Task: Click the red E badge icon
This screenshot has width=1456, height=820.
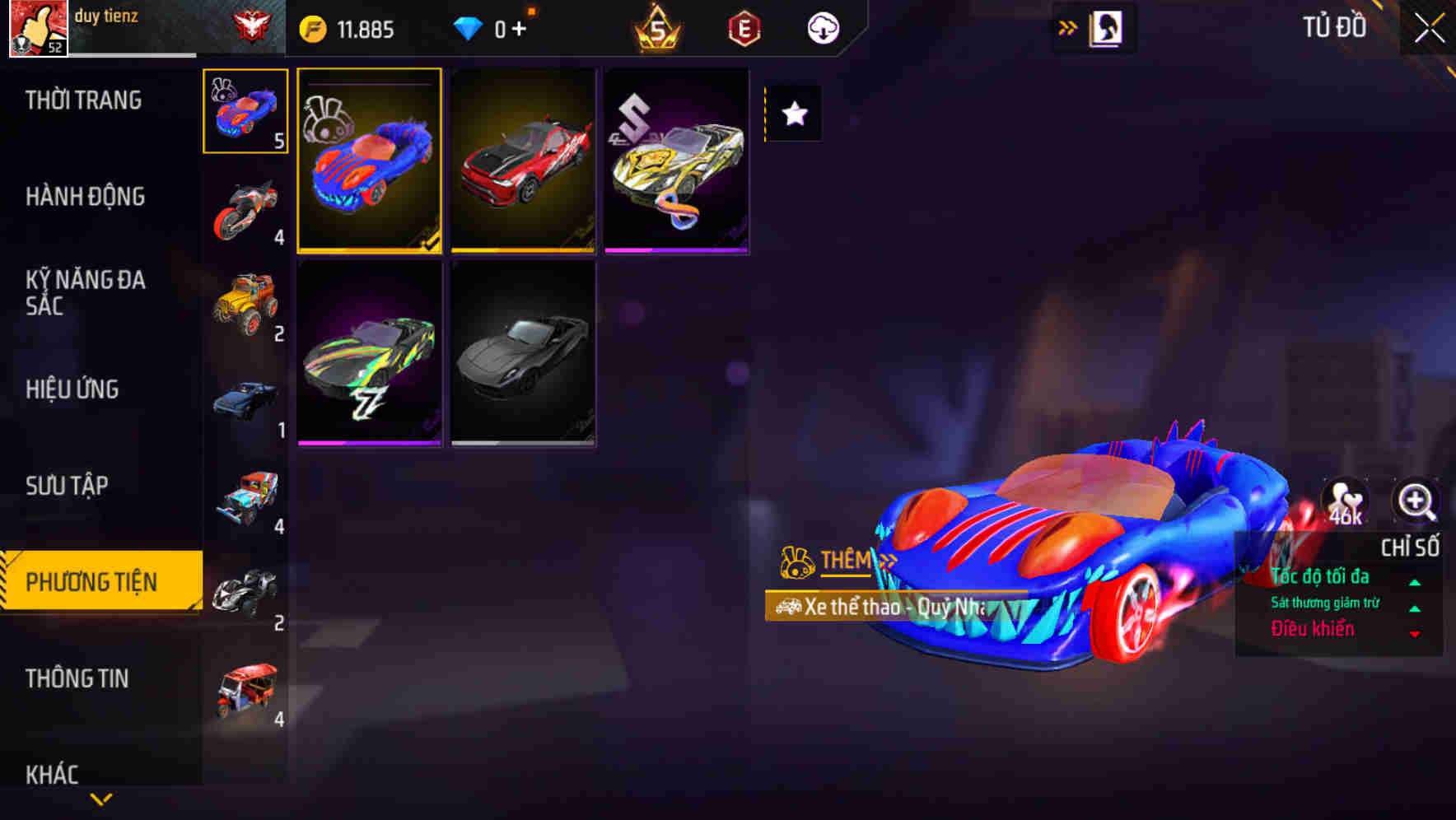Action: pyautogui.click(x=742, y=27)
